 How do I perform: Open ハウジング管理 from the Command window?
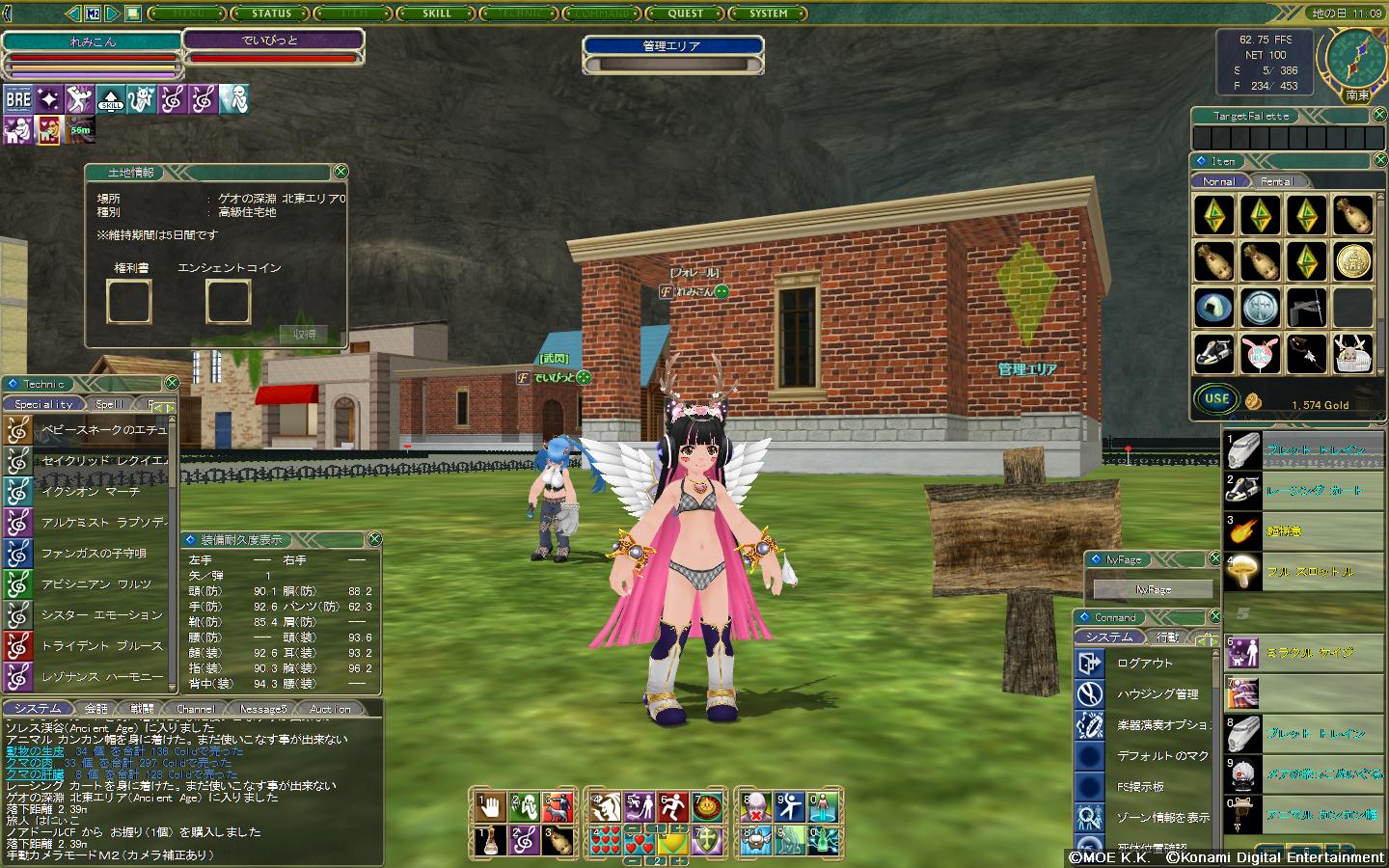point(1157,694)
